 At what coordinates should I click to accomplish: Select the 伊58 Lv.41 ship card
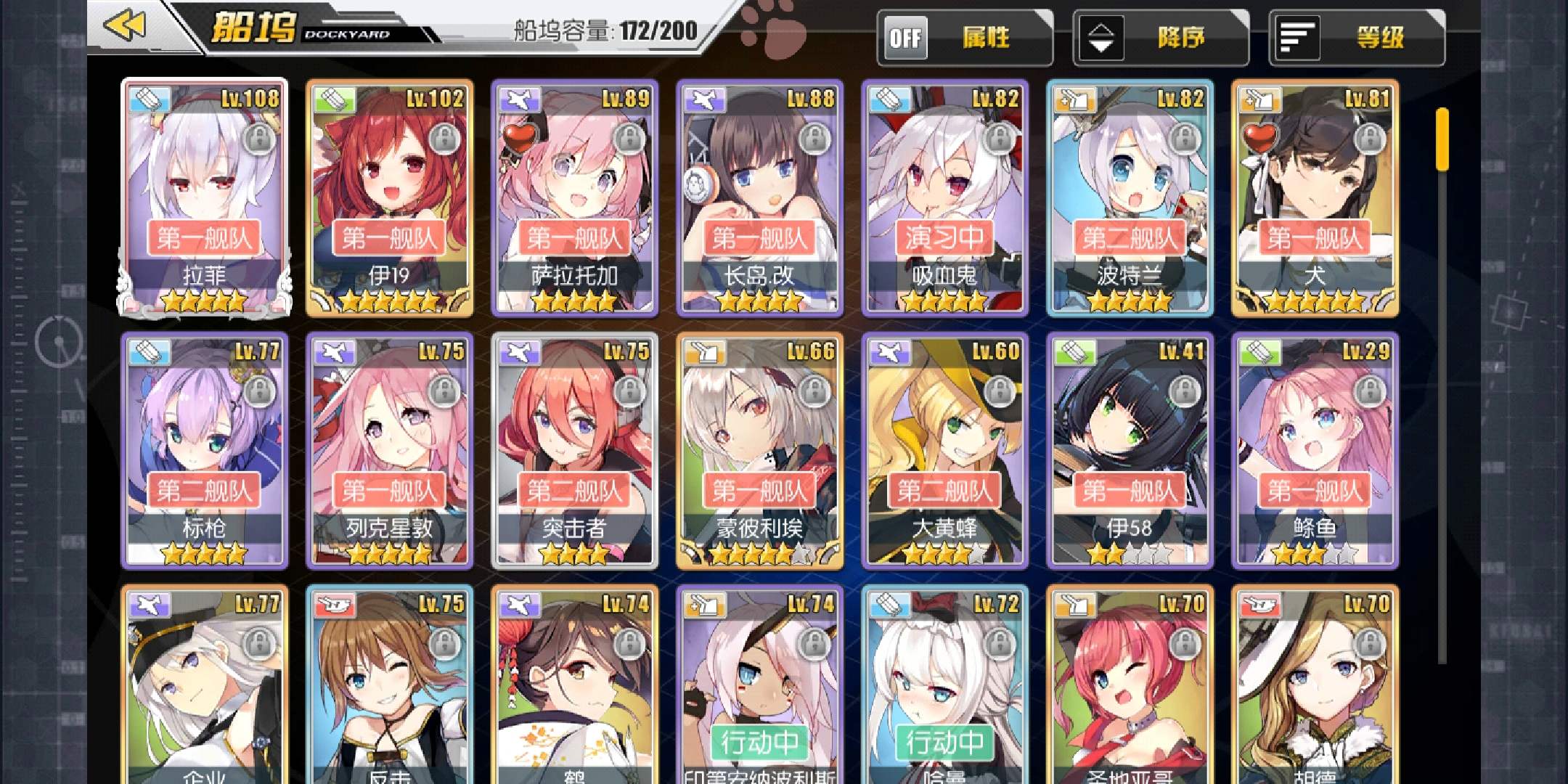[x=1130, y=450]
